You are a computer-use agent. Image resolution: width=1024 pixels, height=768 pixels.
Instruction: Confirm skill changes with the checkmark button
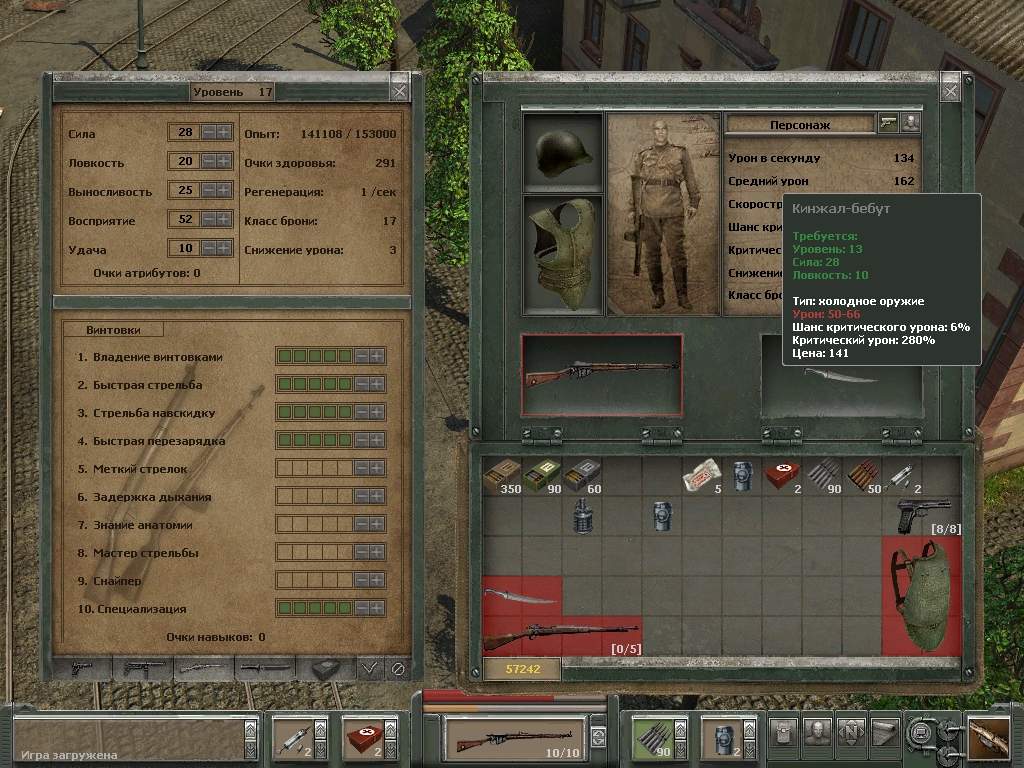coord(369,668)
